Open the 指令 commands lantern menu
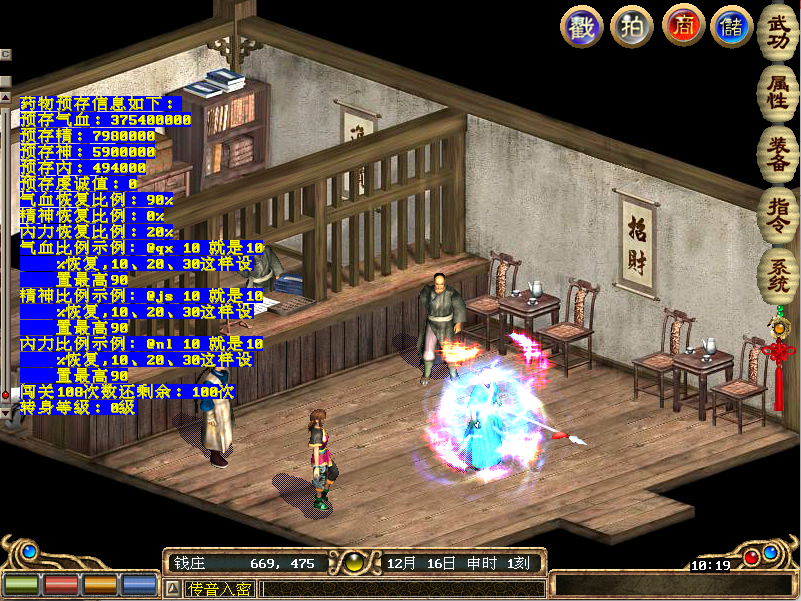 tap(777, 214)
